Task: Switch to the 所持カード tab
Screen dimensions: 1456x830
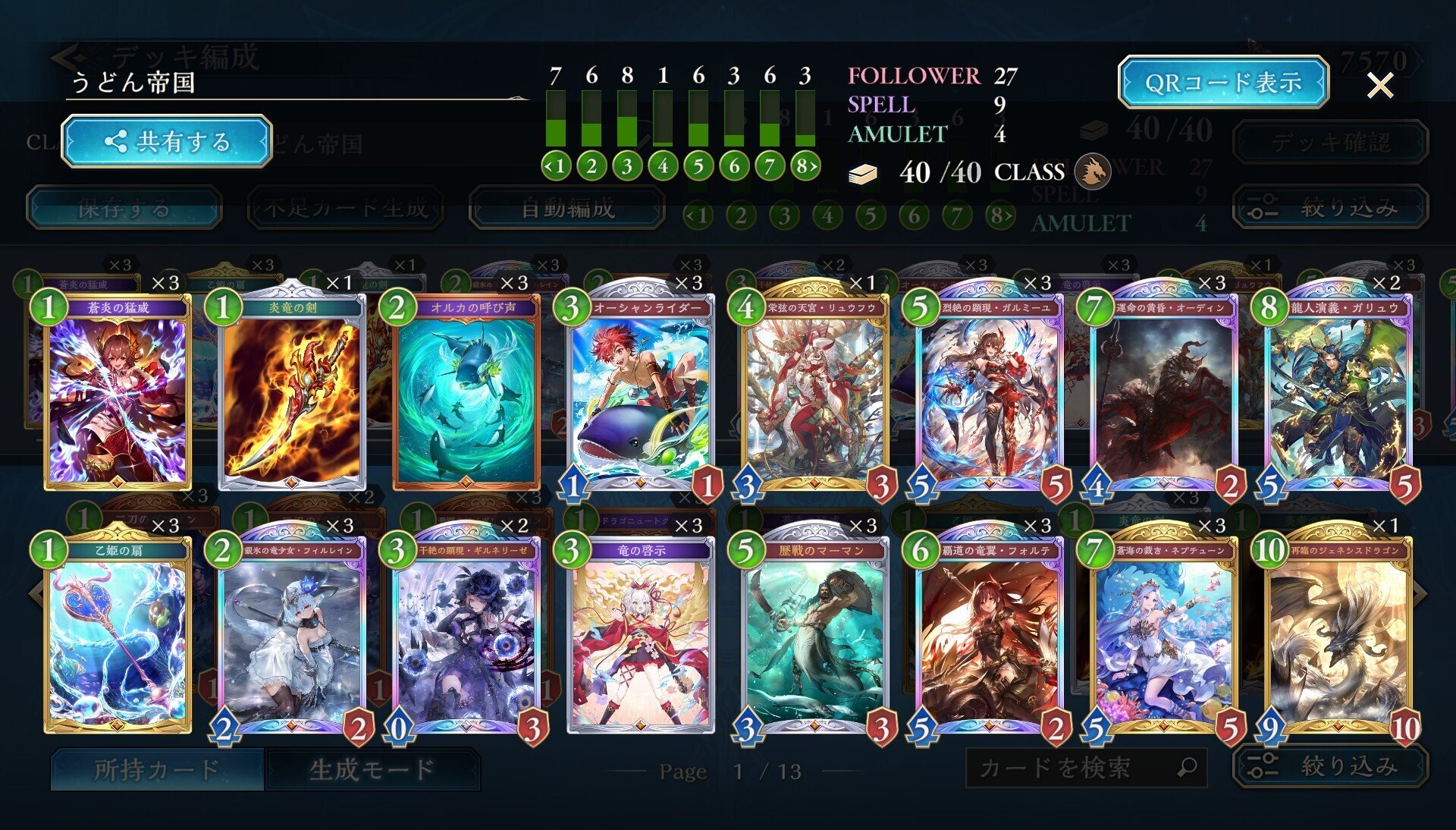Action: pyautogui.click(x=155, y=768)
